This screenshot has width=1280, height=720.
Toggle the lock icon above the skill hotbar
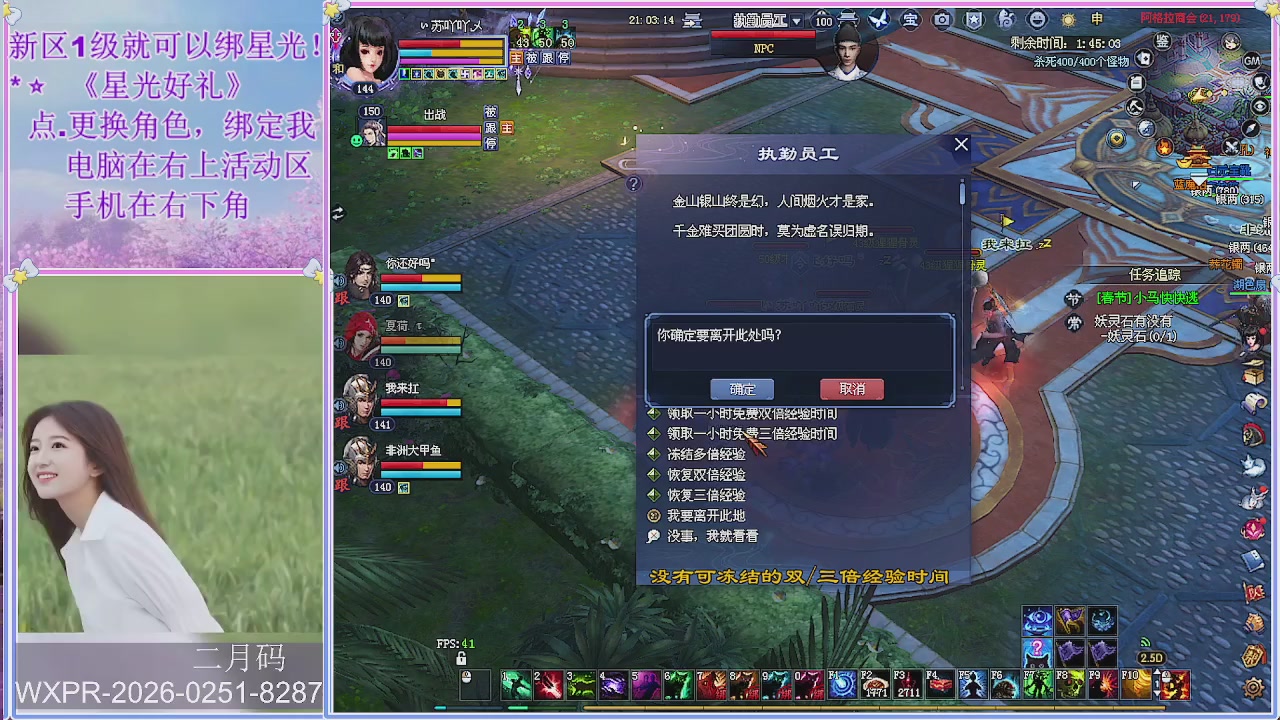click(x=461, y=658)
